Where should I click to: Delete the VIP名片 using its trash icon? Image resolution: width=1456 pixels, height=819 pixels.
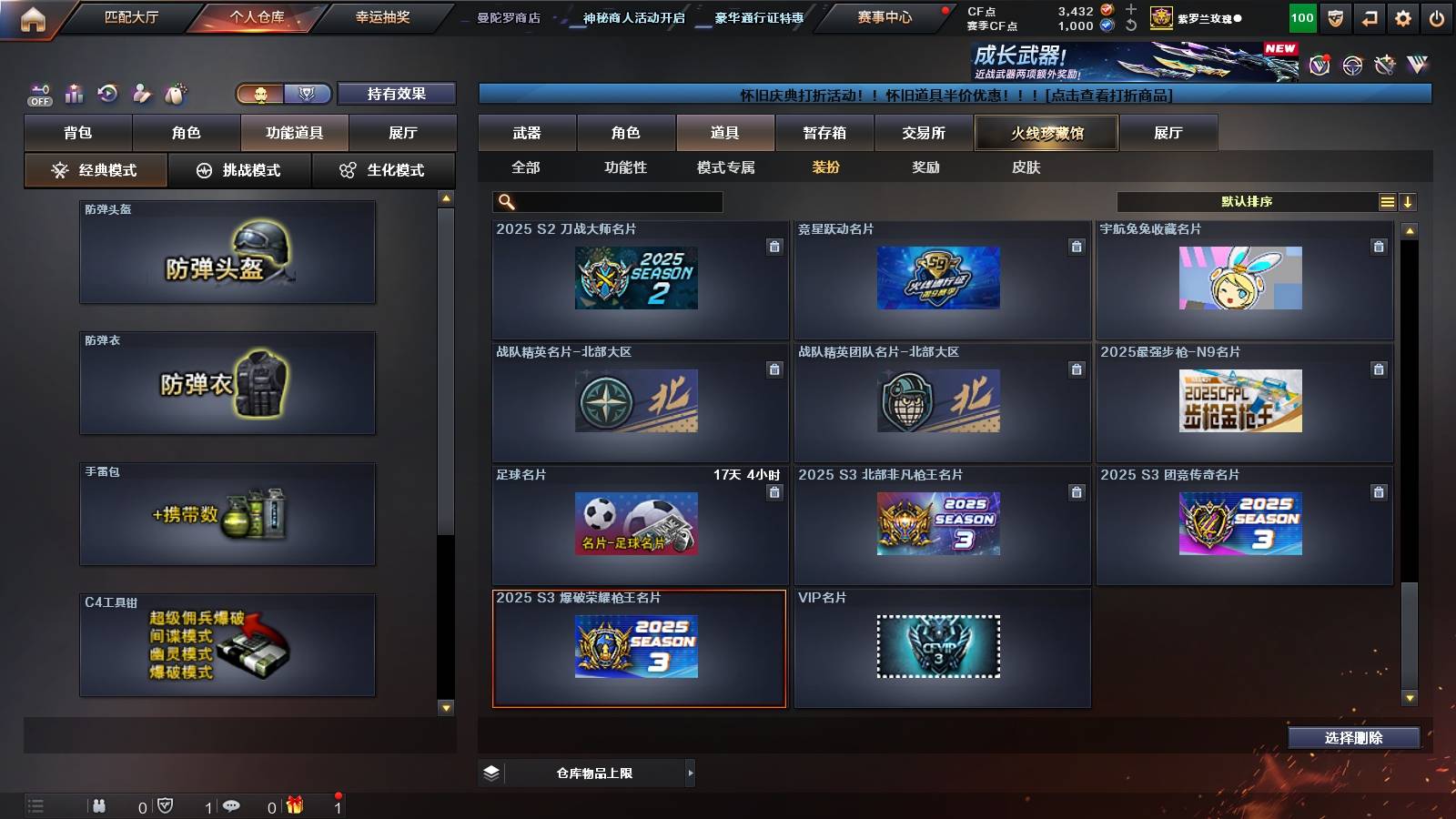tap(1077, 616)
